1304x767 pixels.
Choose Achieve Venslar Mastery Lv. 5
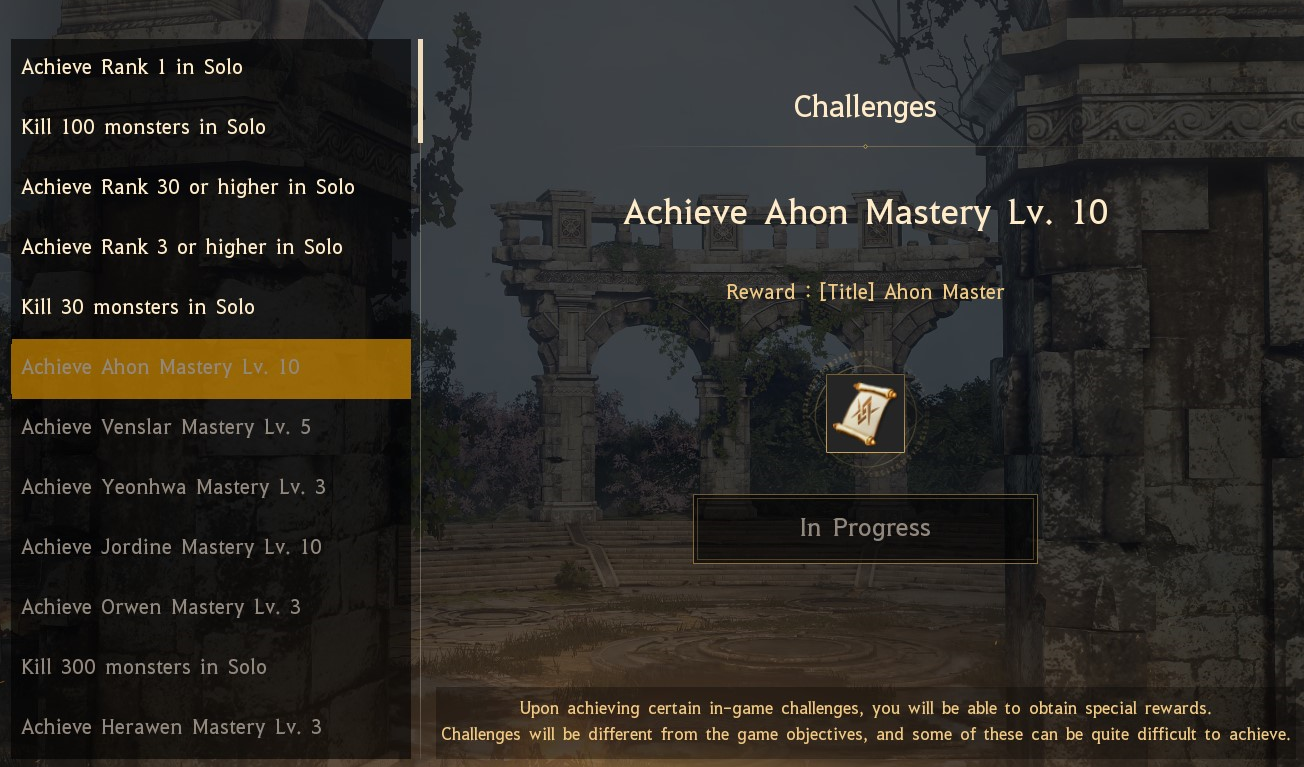pyautogui.click(x=210, y=428)
